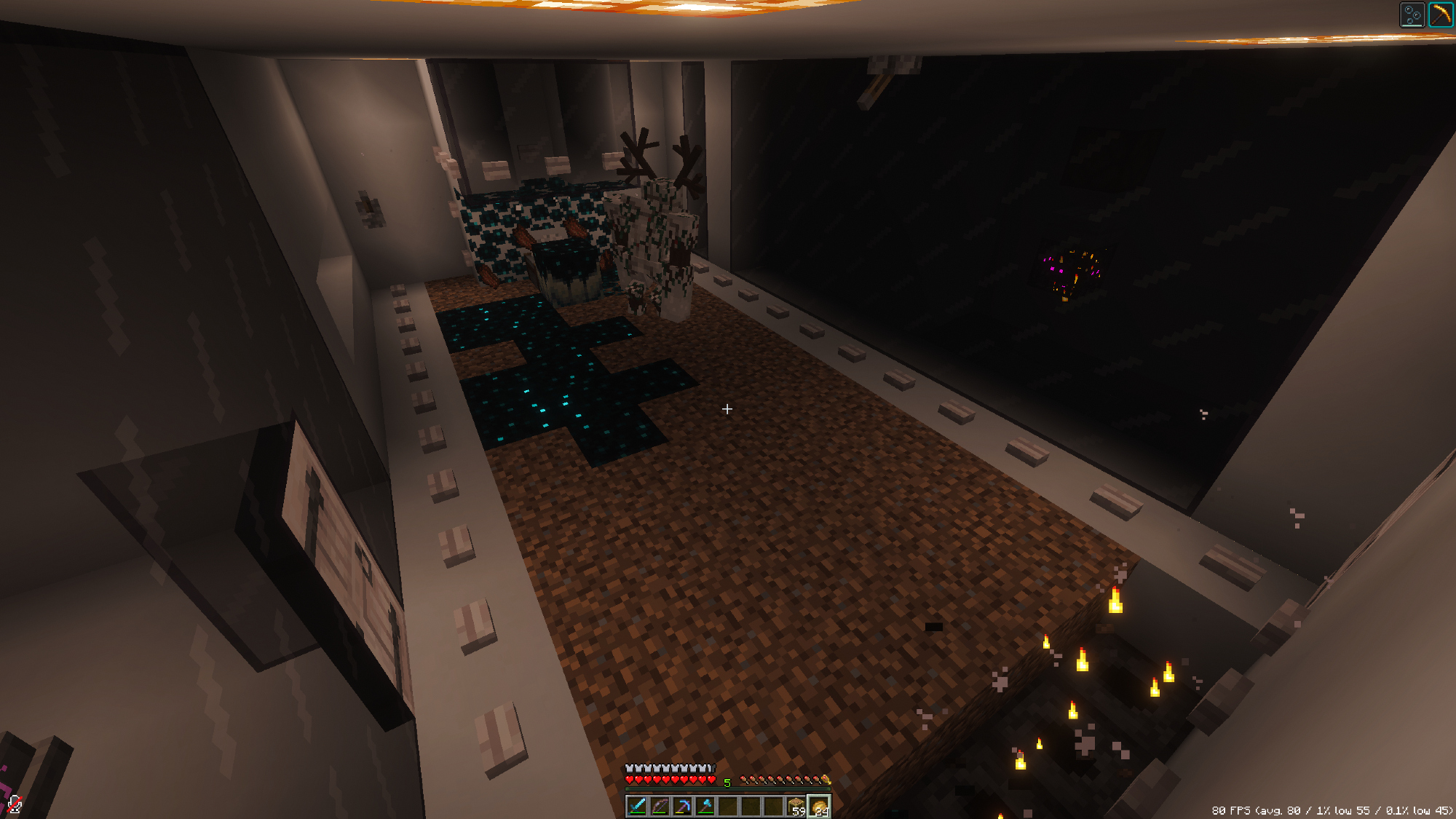
Task: Select the diamond sword hotbar slot
Action: [637, 806]
